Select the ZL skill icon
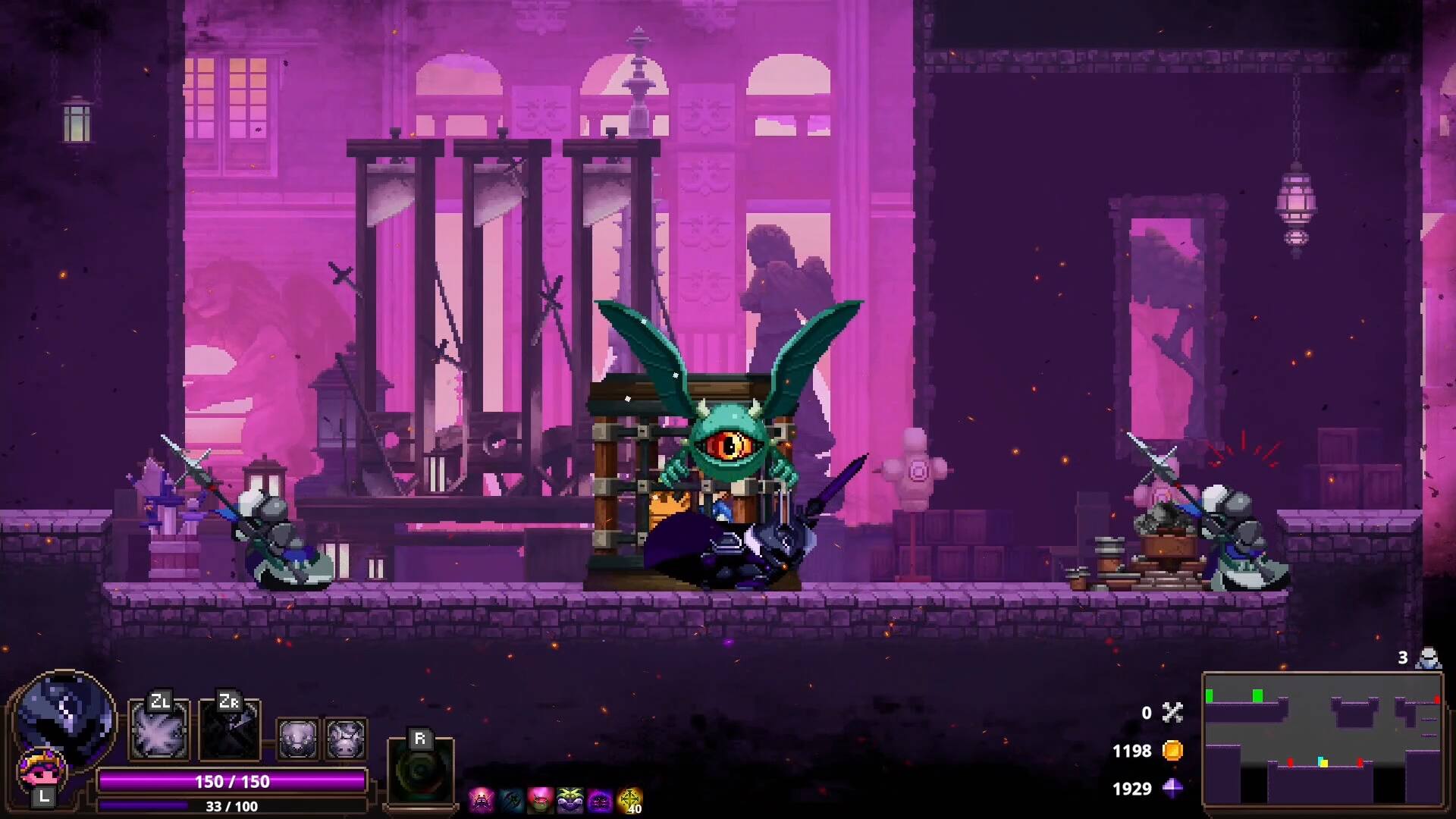1456x819 pixels. (x=157, y=730)
